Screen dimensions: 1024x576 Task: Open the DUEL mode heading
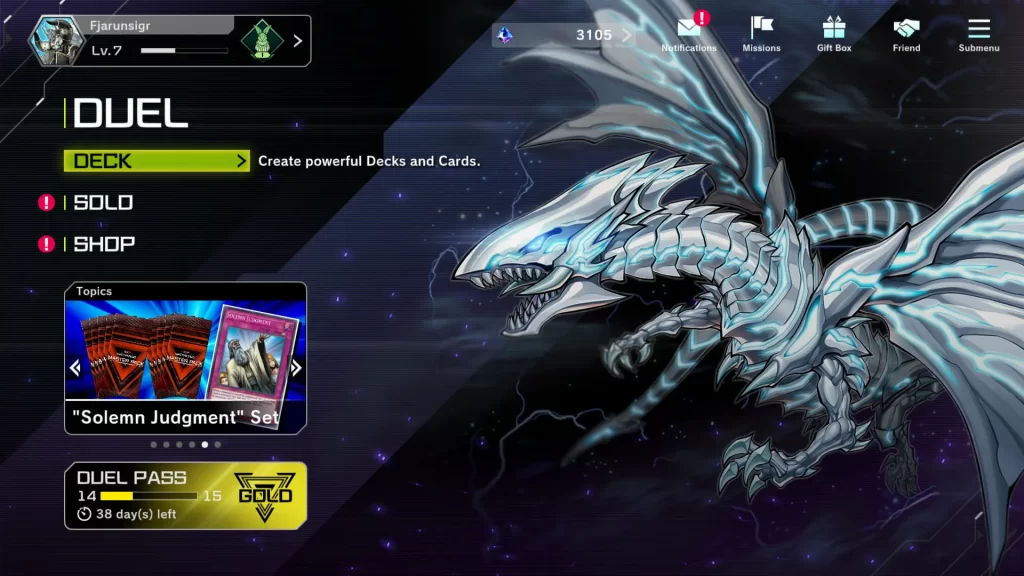[130, 114]
